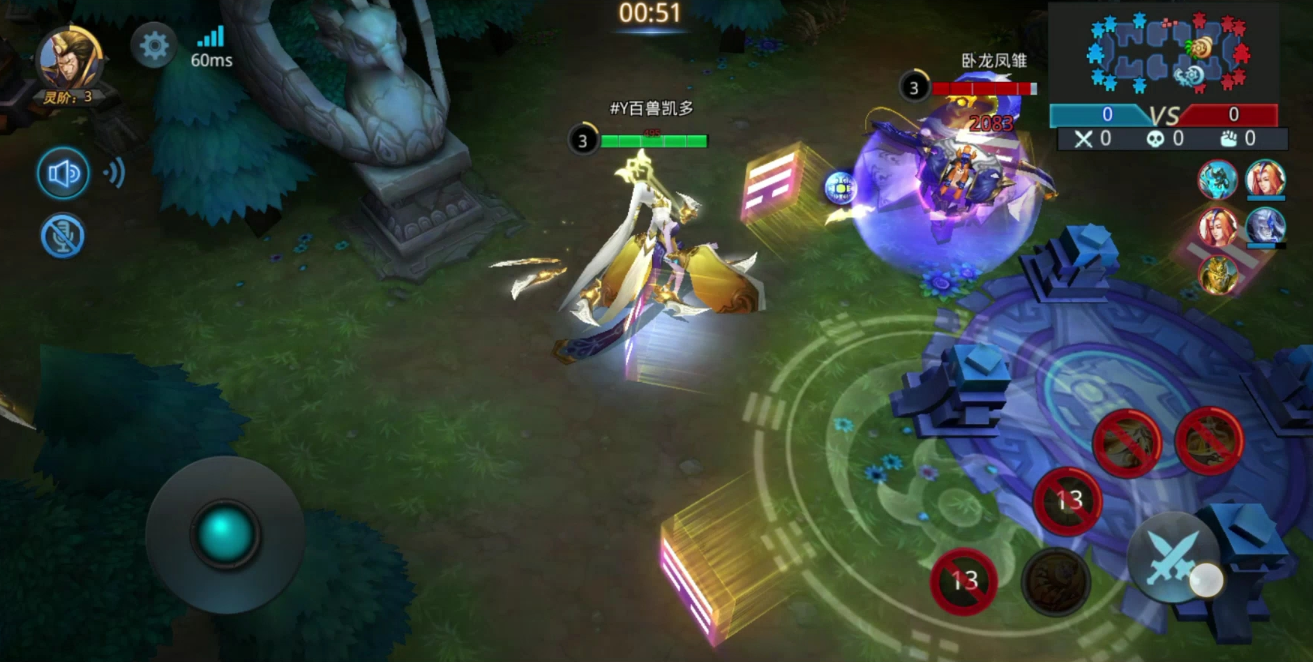Tap the cyan virtual joystick knob
Image resolution: width=1313 pixels, height=662 pixels.
pyautogui.click(x=225, y=534)
